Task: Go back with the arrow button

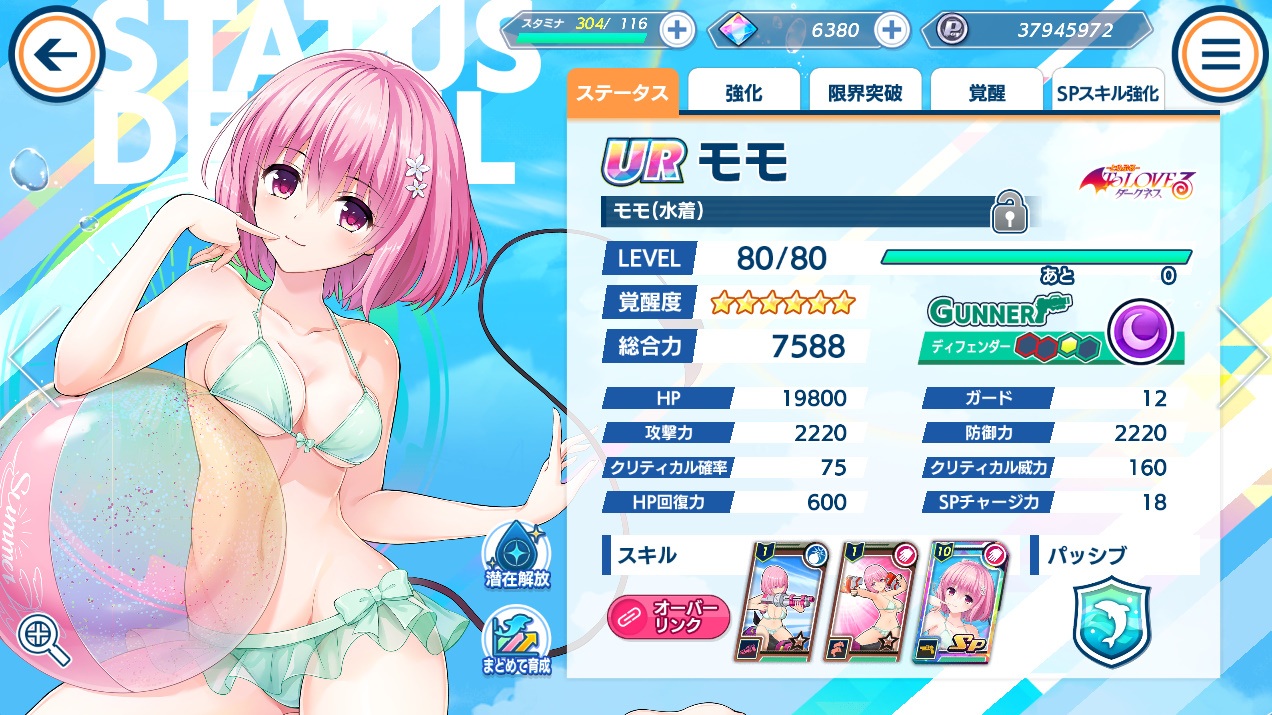Action: 56,55
